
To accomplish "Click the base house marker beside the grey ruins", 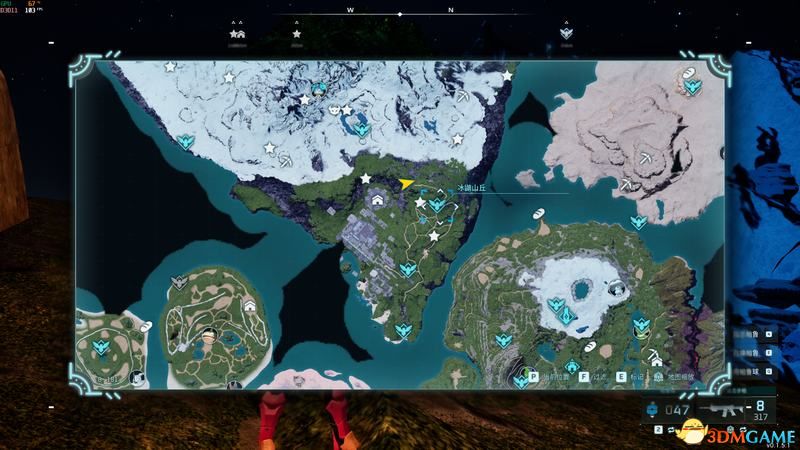I will (x=378, y=200).
